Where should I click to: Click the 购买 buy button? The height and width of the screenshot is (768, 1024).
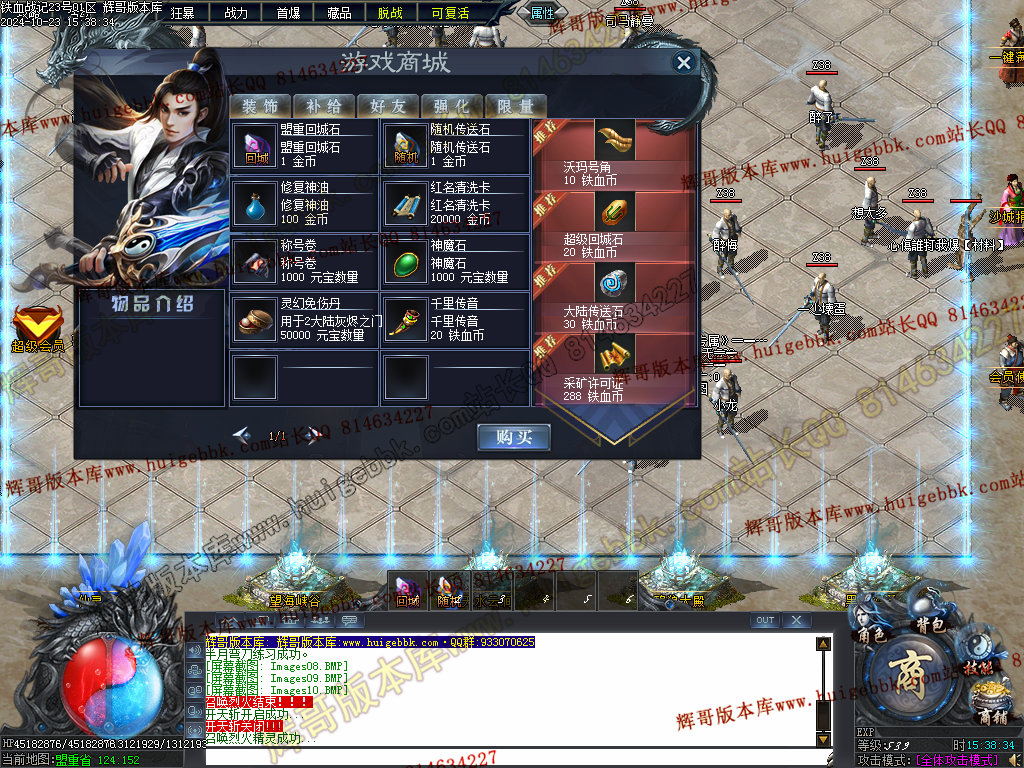click(x=514, y=437)
